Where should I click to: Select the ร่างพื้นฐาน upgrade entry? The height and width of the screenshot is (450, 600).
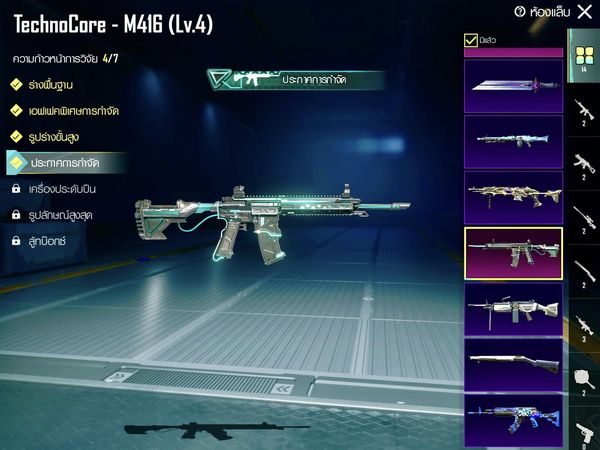pyautogui.click(x=50, y=85)
